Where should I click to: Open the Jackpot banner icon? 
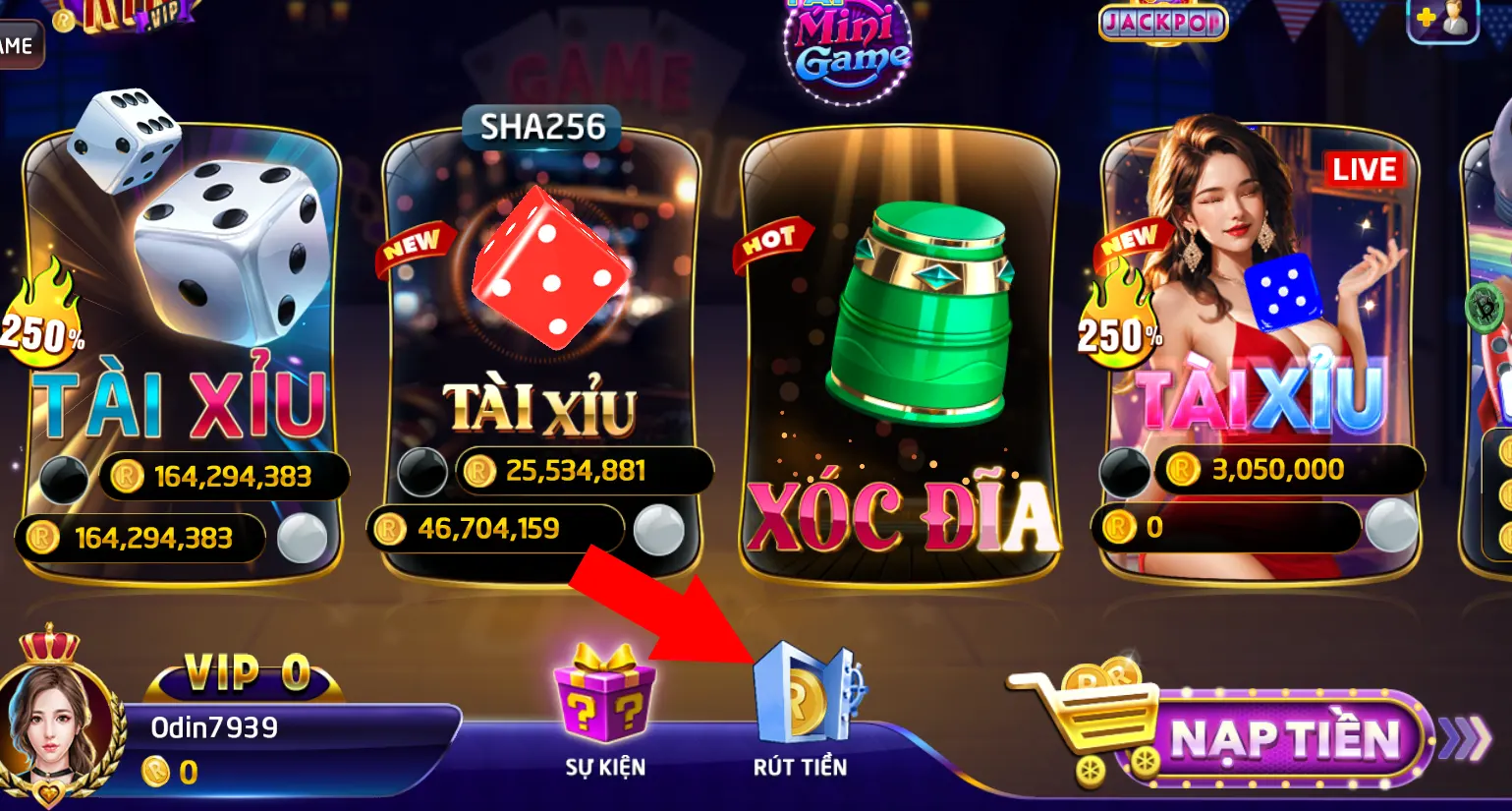click(1163, 22)
